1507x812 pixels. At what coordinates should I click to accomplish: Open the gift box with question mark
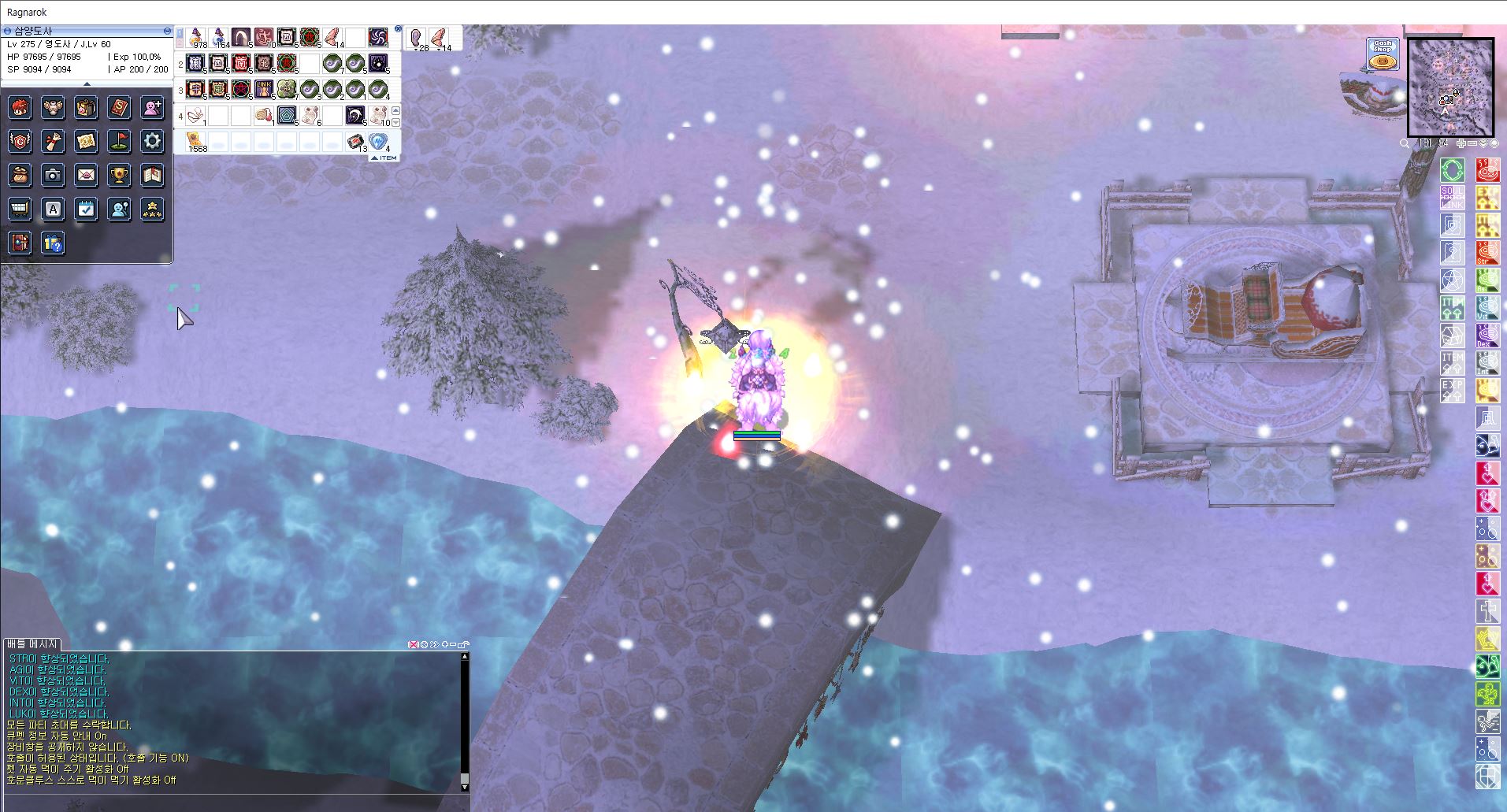click(53, 243)
